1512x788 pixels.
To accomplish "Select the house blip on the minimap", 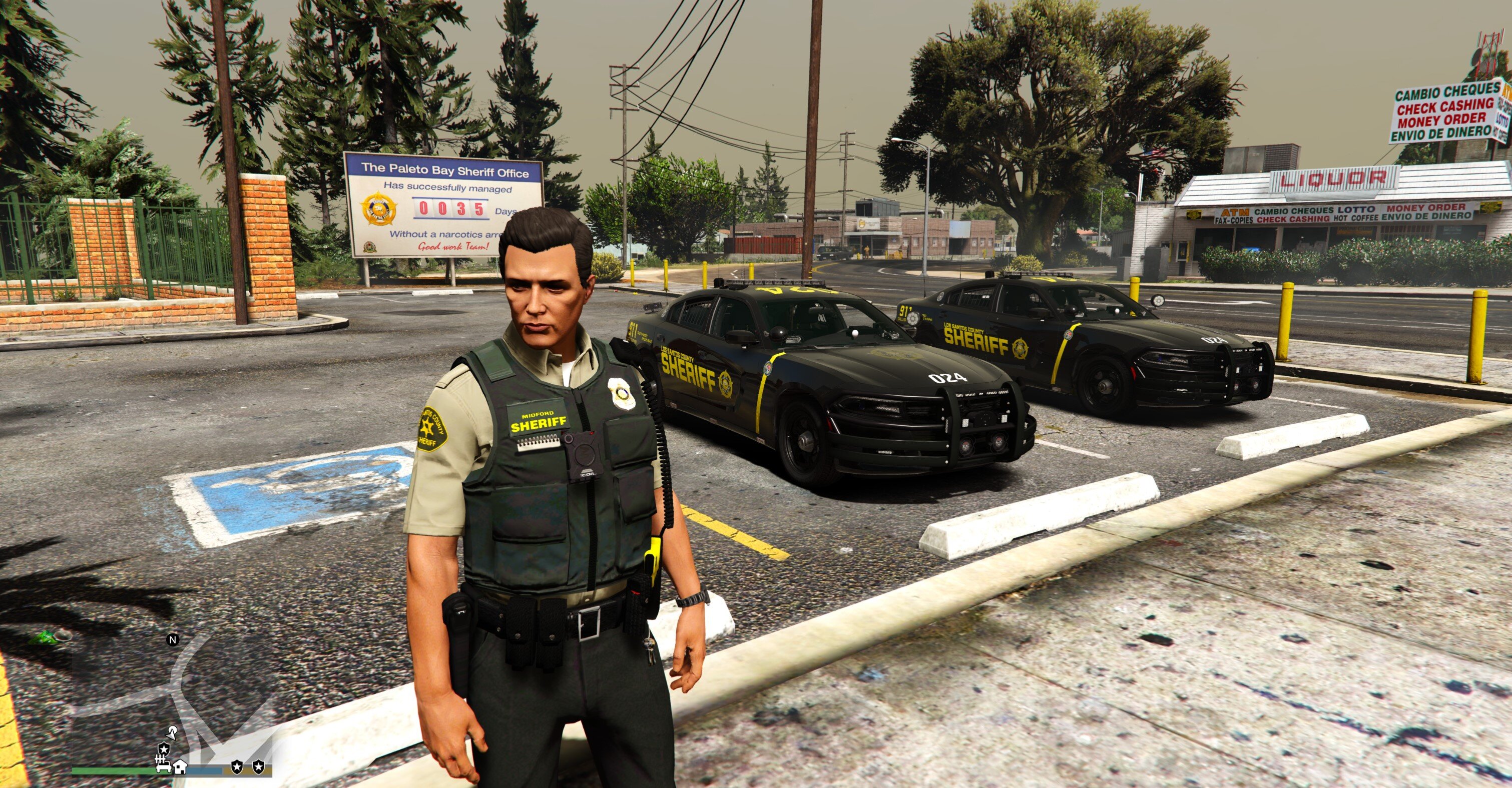I will coord(180,766).
